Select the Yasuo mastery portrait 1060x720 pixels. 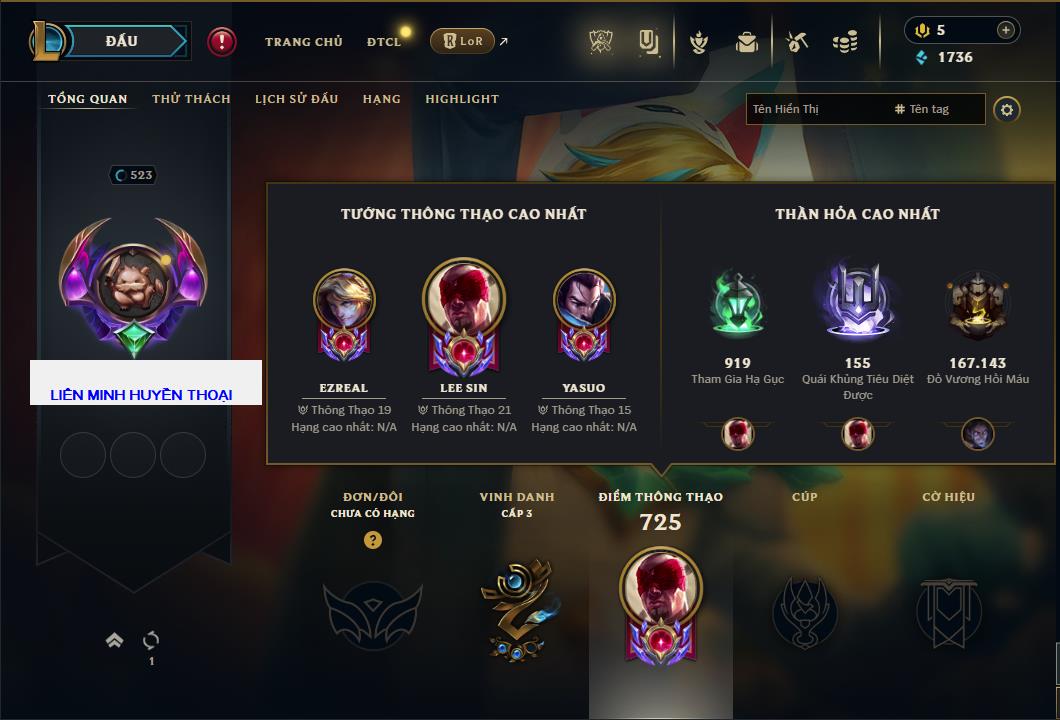click(x=584, y=305)
